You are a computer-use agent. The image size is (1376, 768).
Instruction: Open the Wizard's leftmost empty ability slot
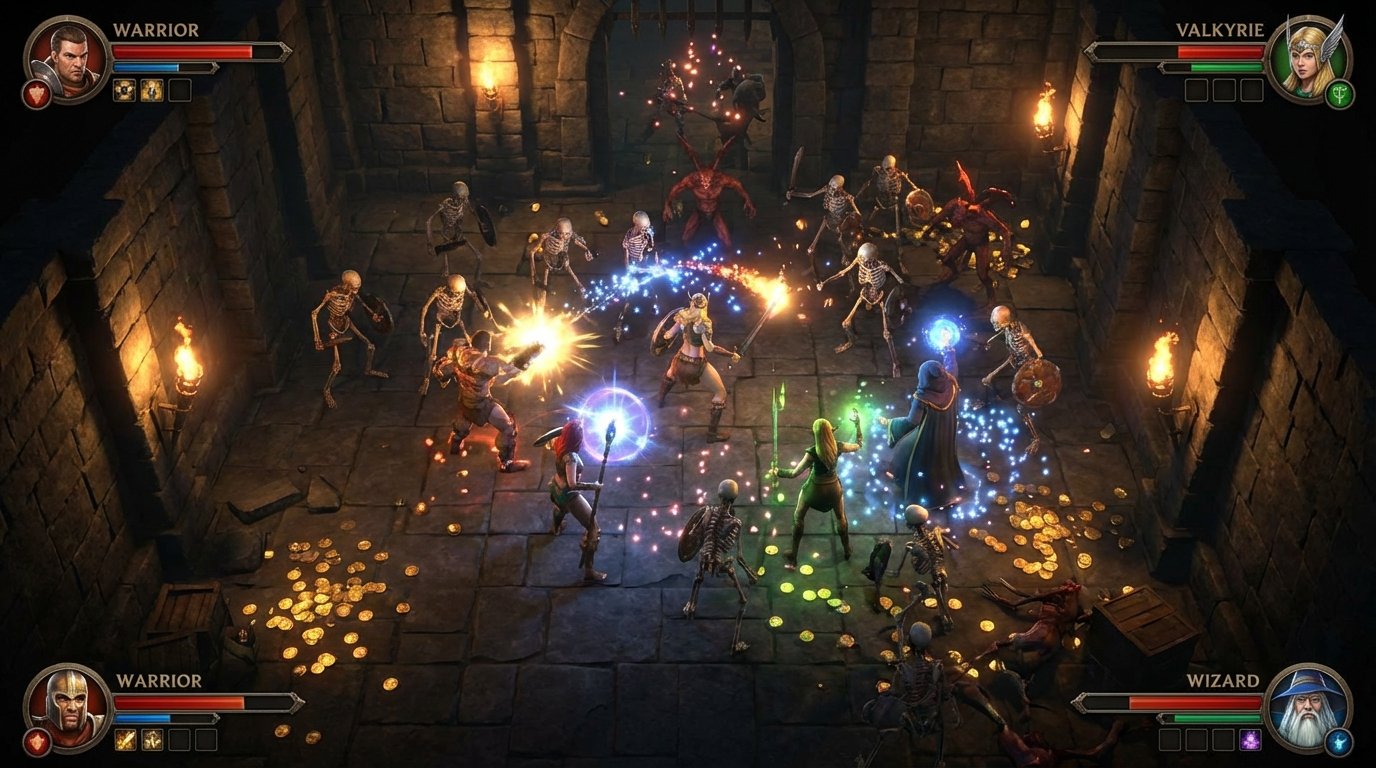point(1170,739)
